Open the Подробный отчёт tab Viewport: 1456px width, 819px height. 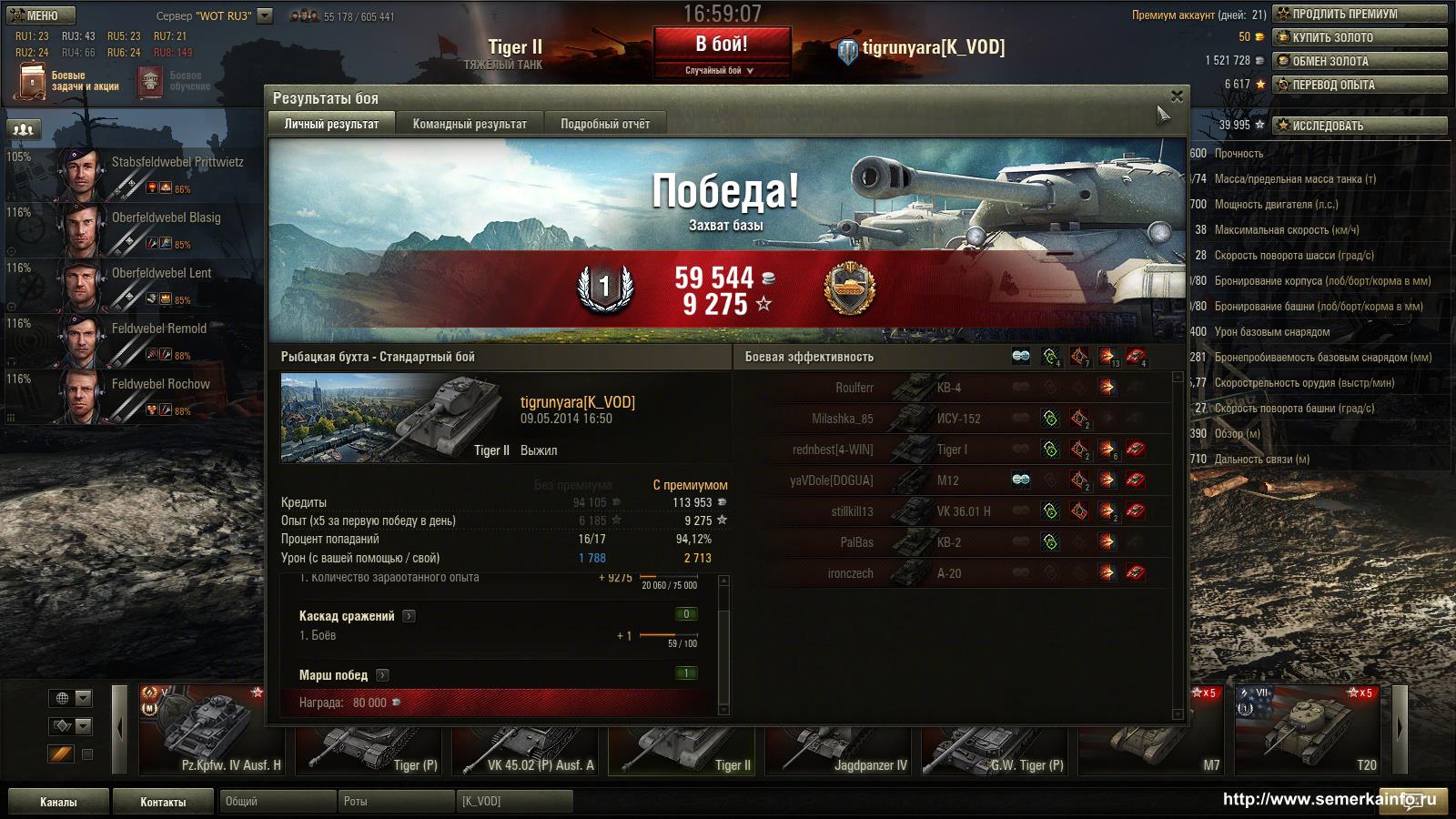click(605, 124)
